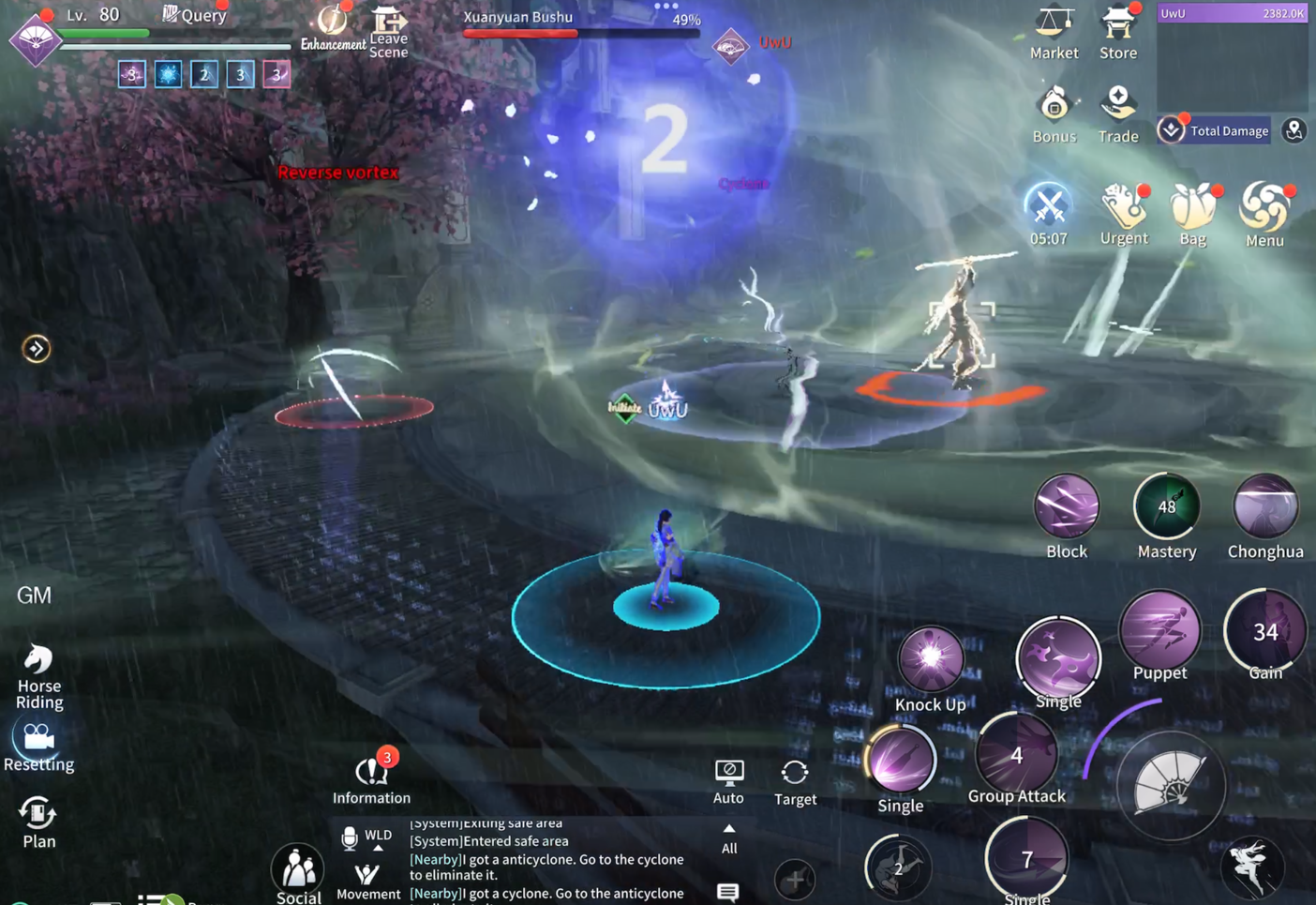Mount up with Horse Riding

click(38, 673)
